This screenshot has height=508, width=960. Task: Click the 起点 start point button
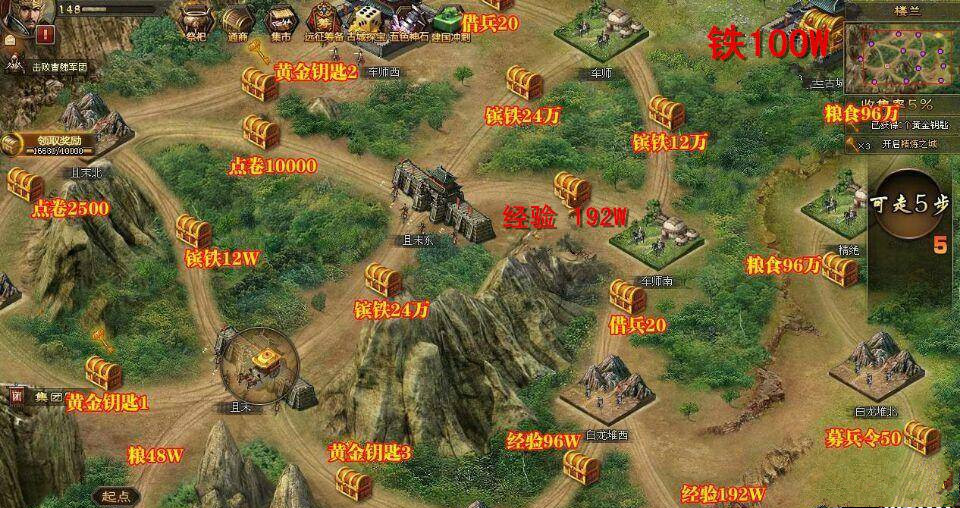point(117,496)
